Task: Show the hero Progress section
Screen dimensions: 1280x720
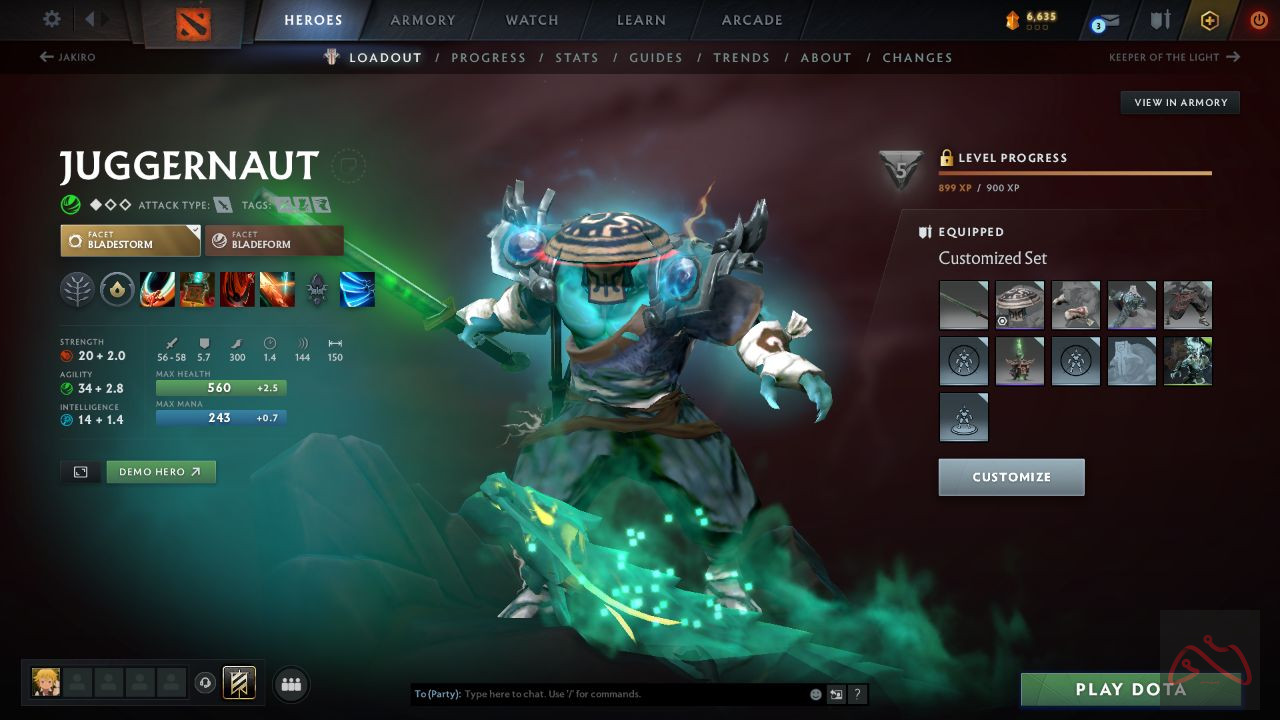Action: coord(488,58)
